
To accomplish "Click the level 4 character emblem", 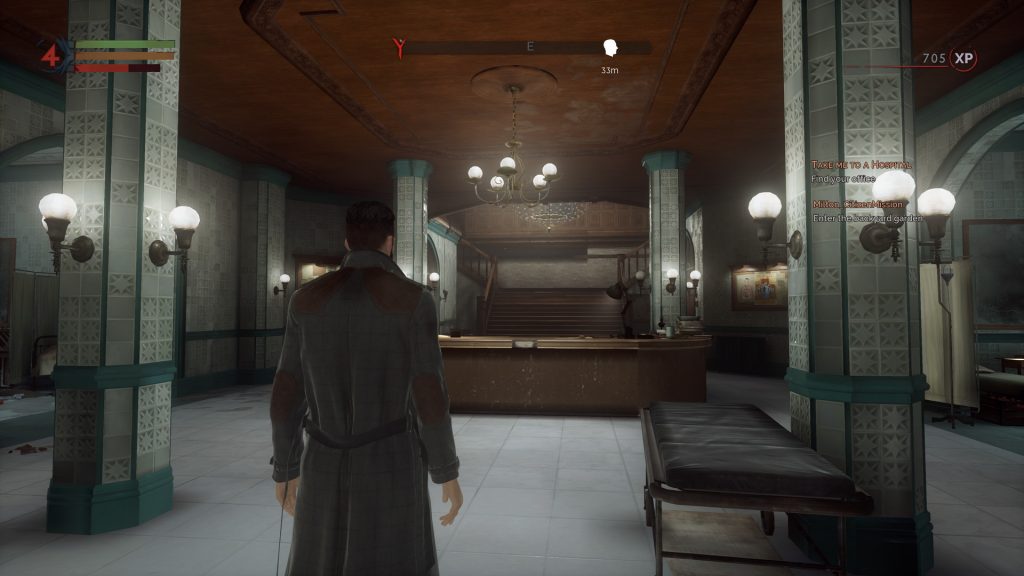I will [52, 56].
